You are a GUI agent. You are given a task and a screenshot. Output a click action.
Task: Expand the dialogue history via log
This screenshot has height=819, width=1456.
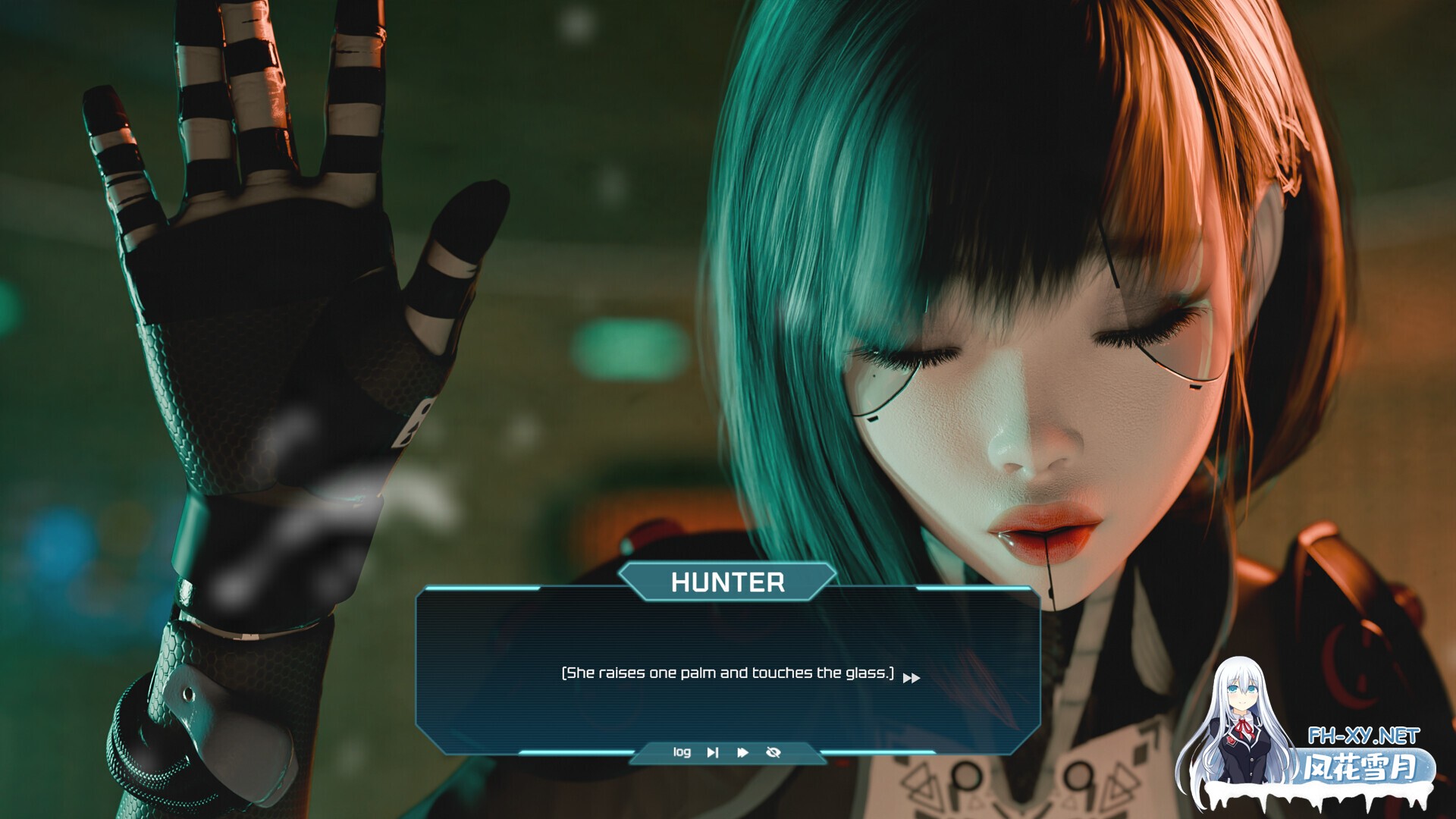click(682, 752)
